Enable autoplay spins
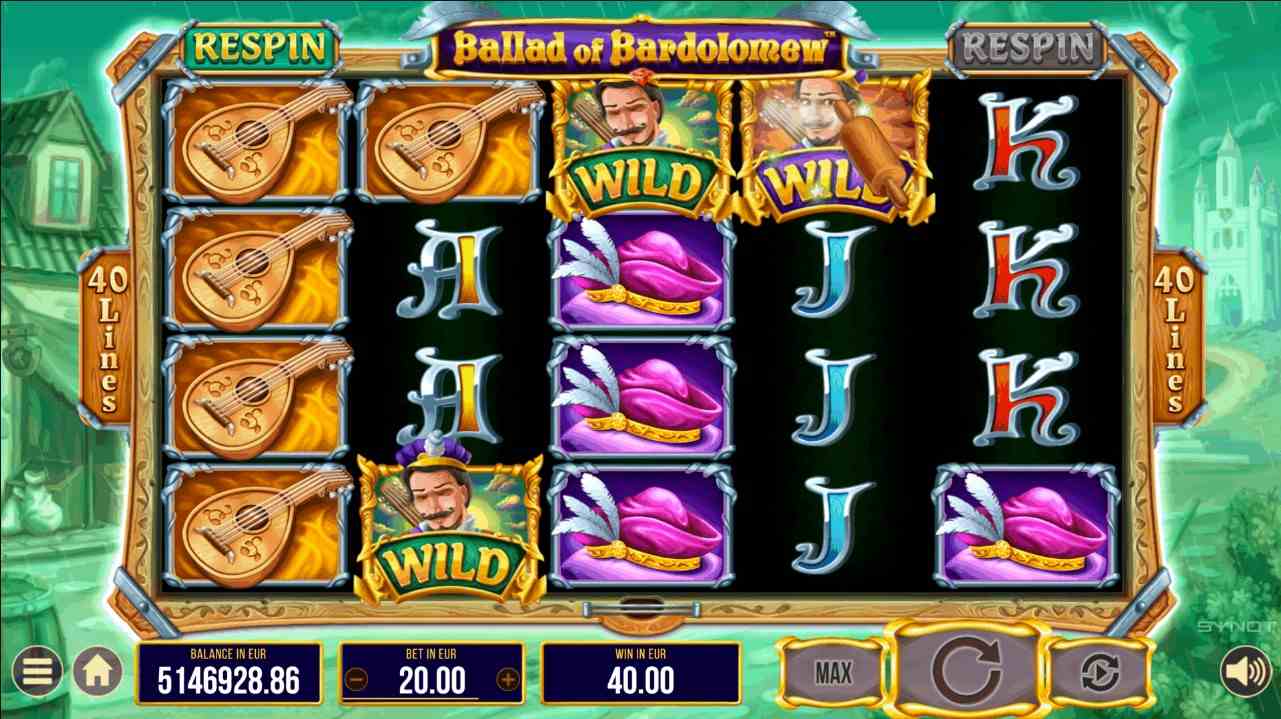Image resolution: width=1281 pixels, height=719 pixels. [x=1100, y=673]
